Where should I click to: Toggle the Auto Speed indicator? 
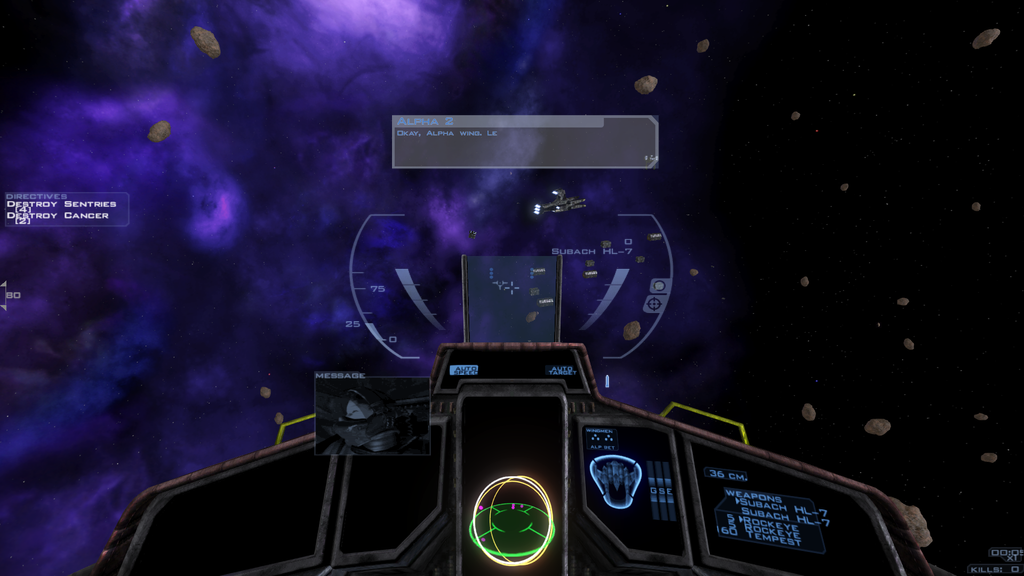pyautogui.click(x=464, y=370)
